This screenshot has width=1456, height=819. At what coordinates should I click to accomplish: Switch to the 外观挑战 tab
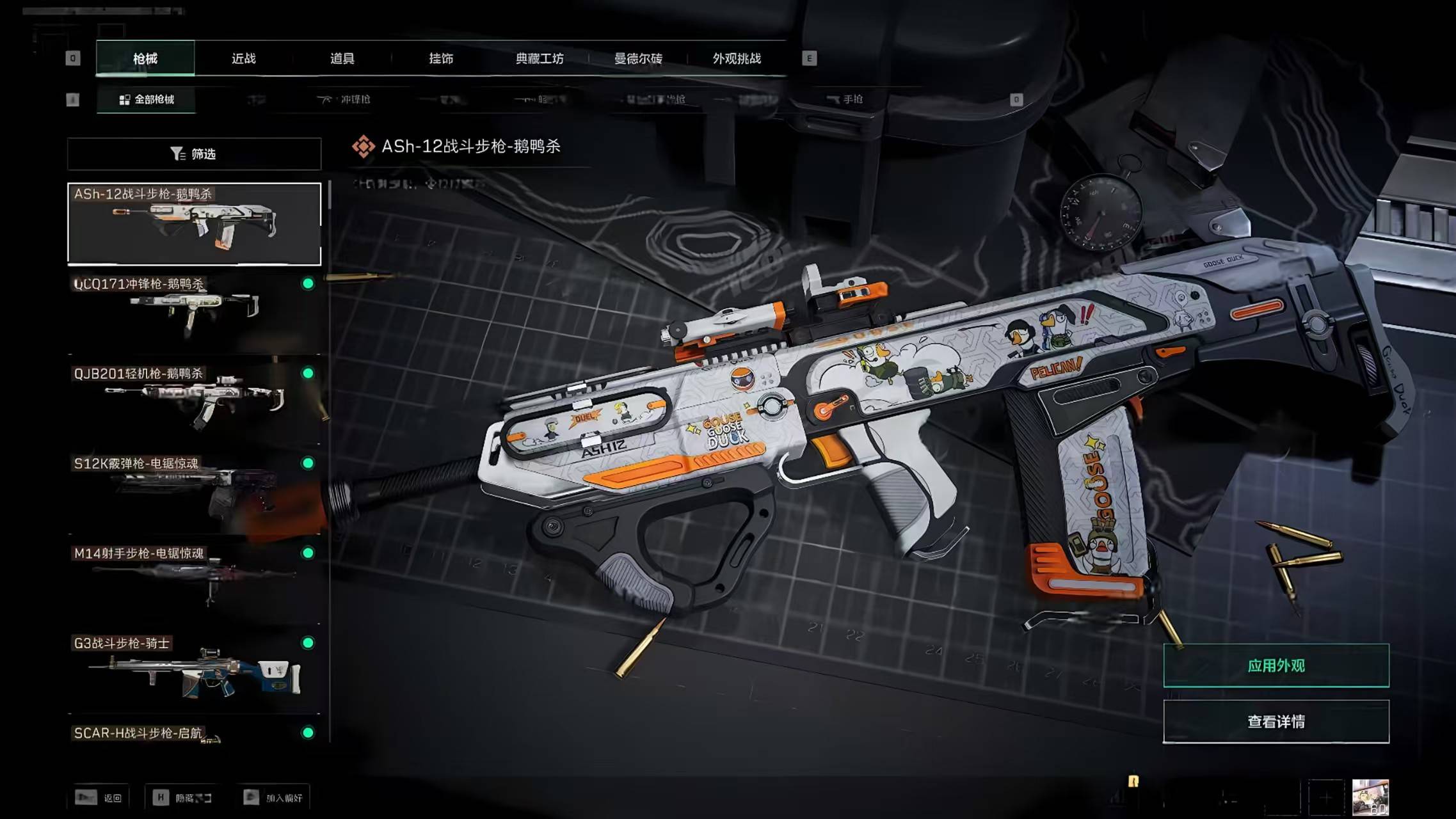(x=737, y=59)
